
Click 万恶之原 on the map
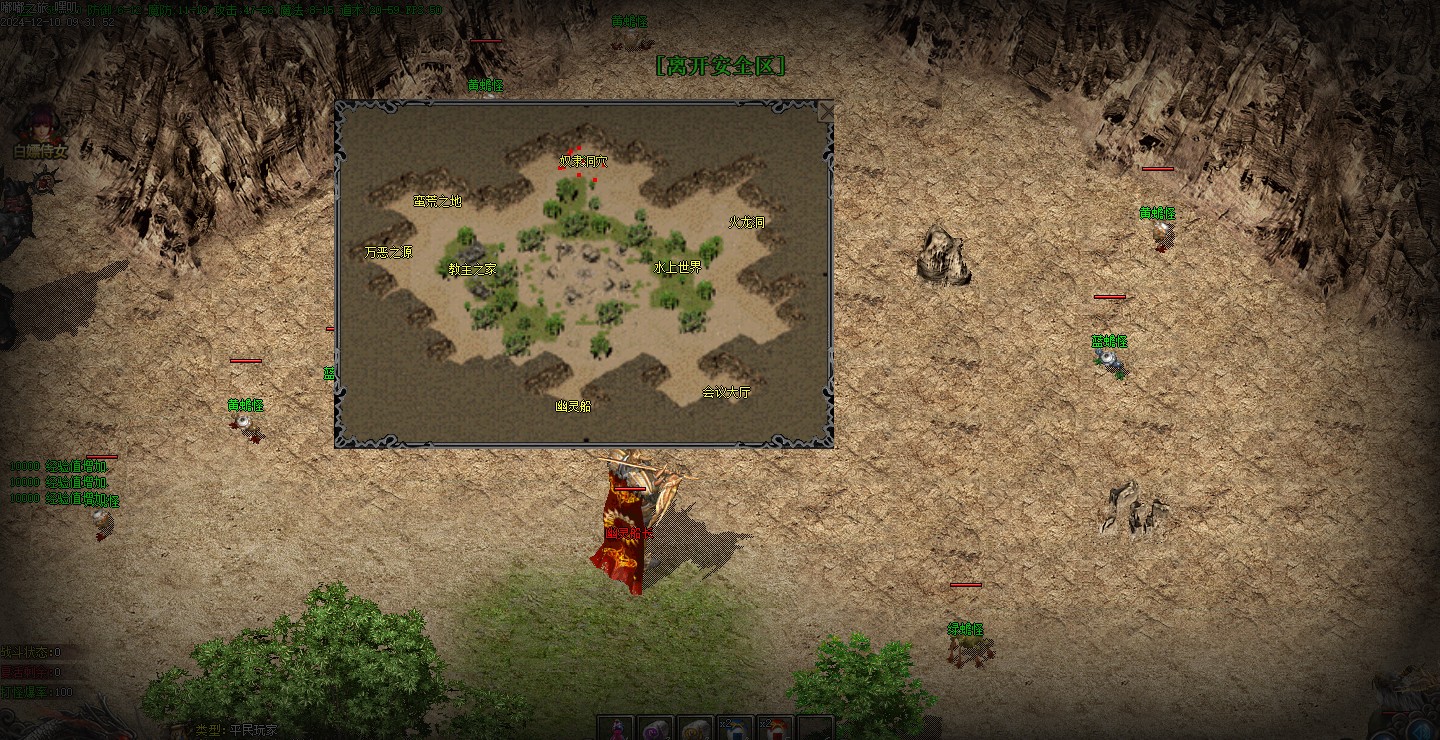[x=388, y=252]
